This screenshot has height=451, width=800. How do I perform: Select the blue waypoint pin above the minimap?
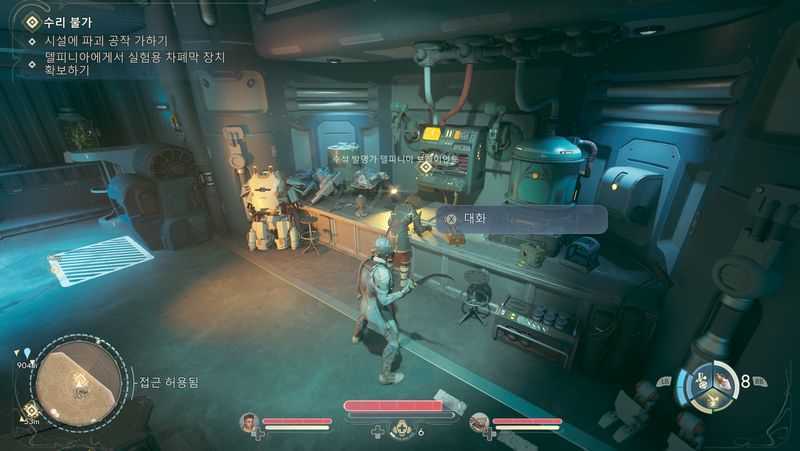(27, 352)
